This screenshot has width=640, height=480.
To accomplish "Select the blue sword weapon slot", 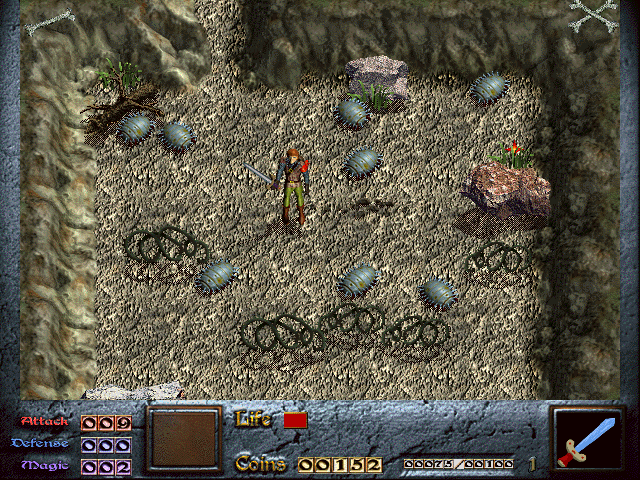I will (x=589, y=440).
